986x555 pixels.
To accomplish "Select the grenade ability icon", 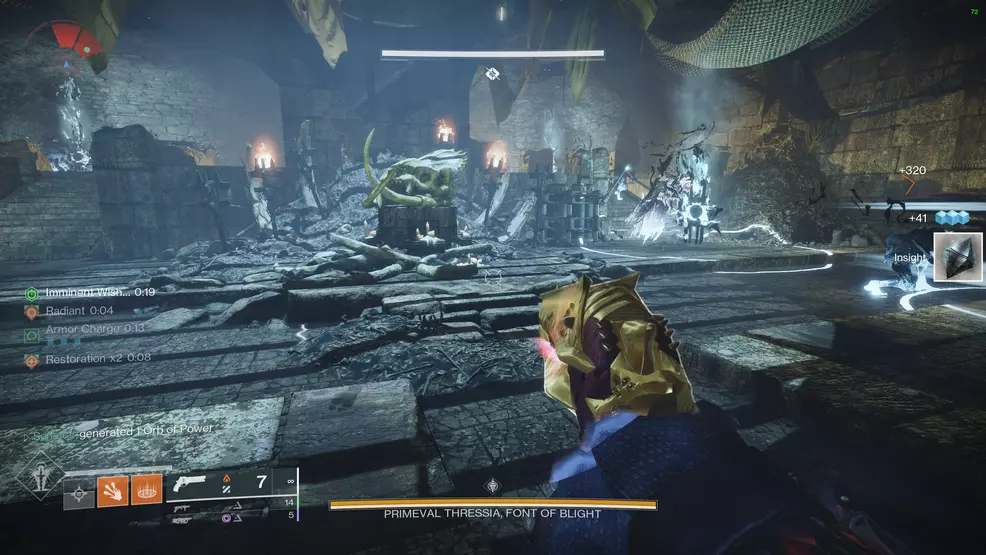I will (77, 491).
